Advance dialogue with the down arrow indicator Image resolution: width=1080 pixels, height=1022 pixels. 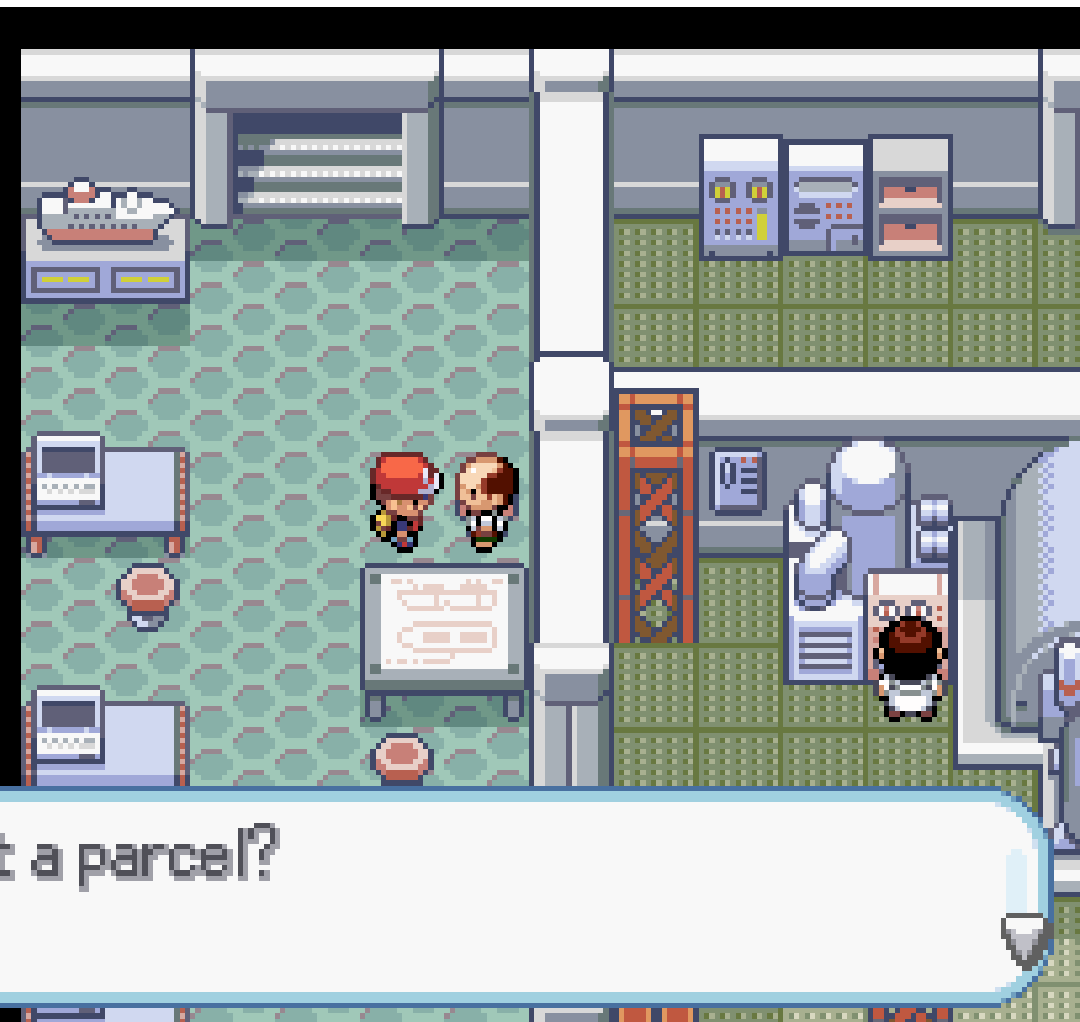[1025, 940]
